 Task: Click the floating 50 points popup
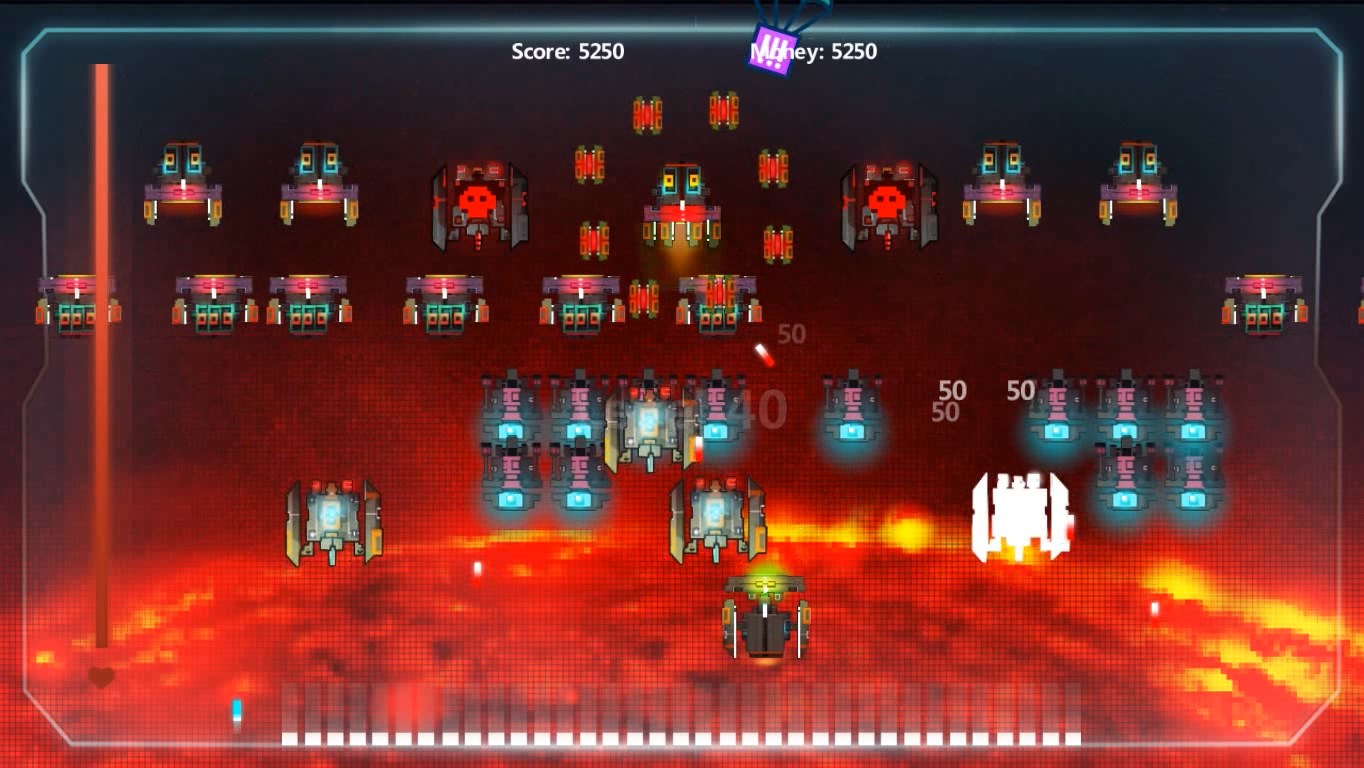(953, 390)
